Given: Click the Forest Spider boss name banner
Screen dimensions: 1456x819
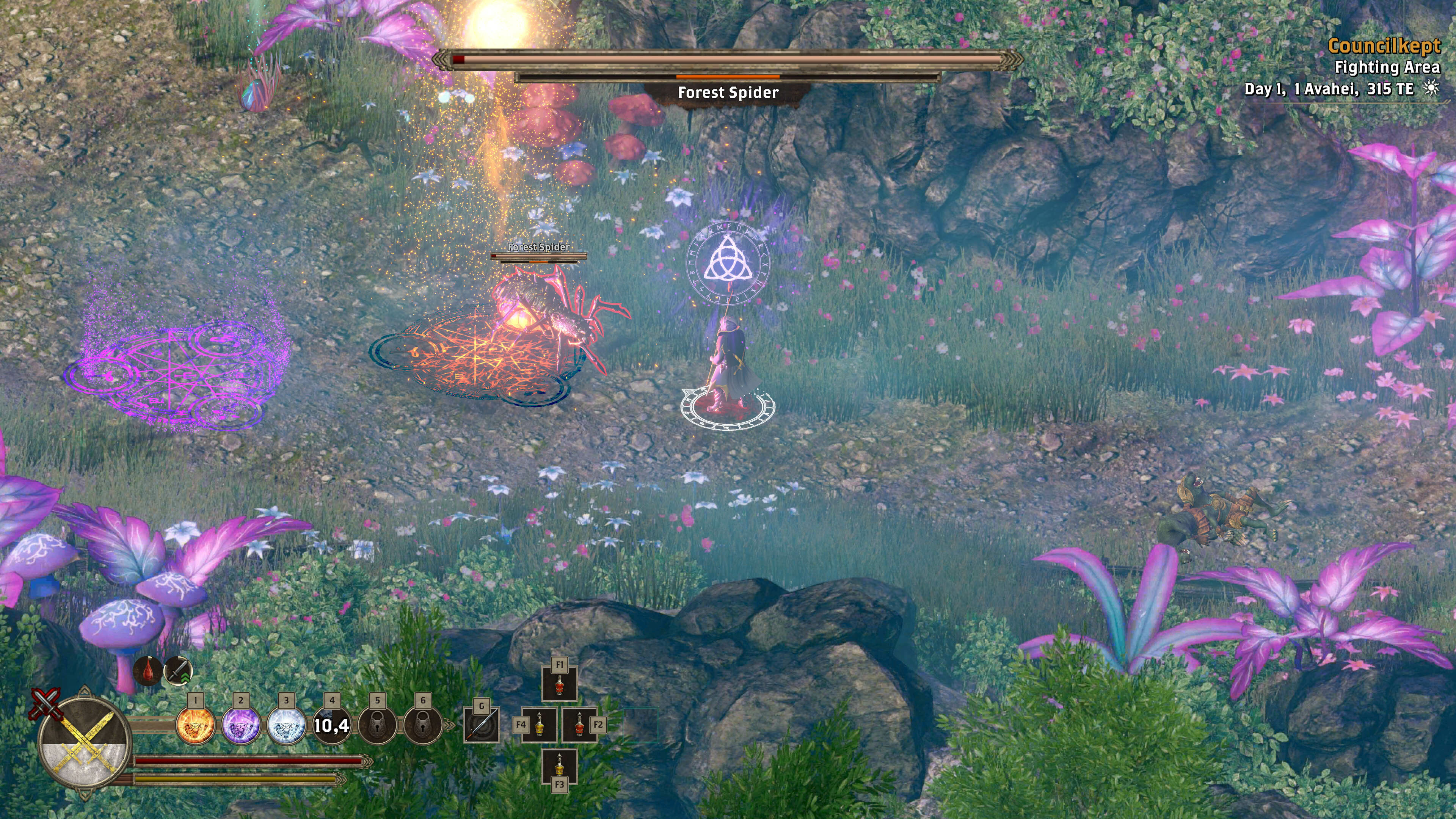Looking at the screenshot, I should (x=728, y=93).
